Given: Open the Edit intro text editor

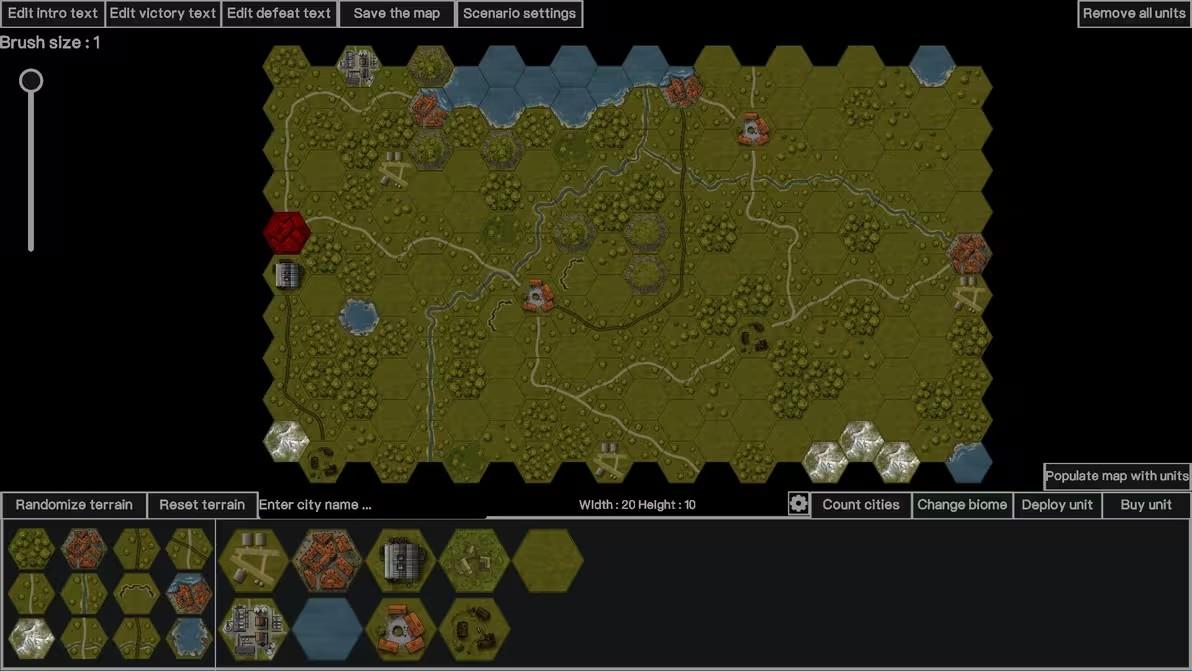Looking at the screenshot, I should click(x=53, y=14).
